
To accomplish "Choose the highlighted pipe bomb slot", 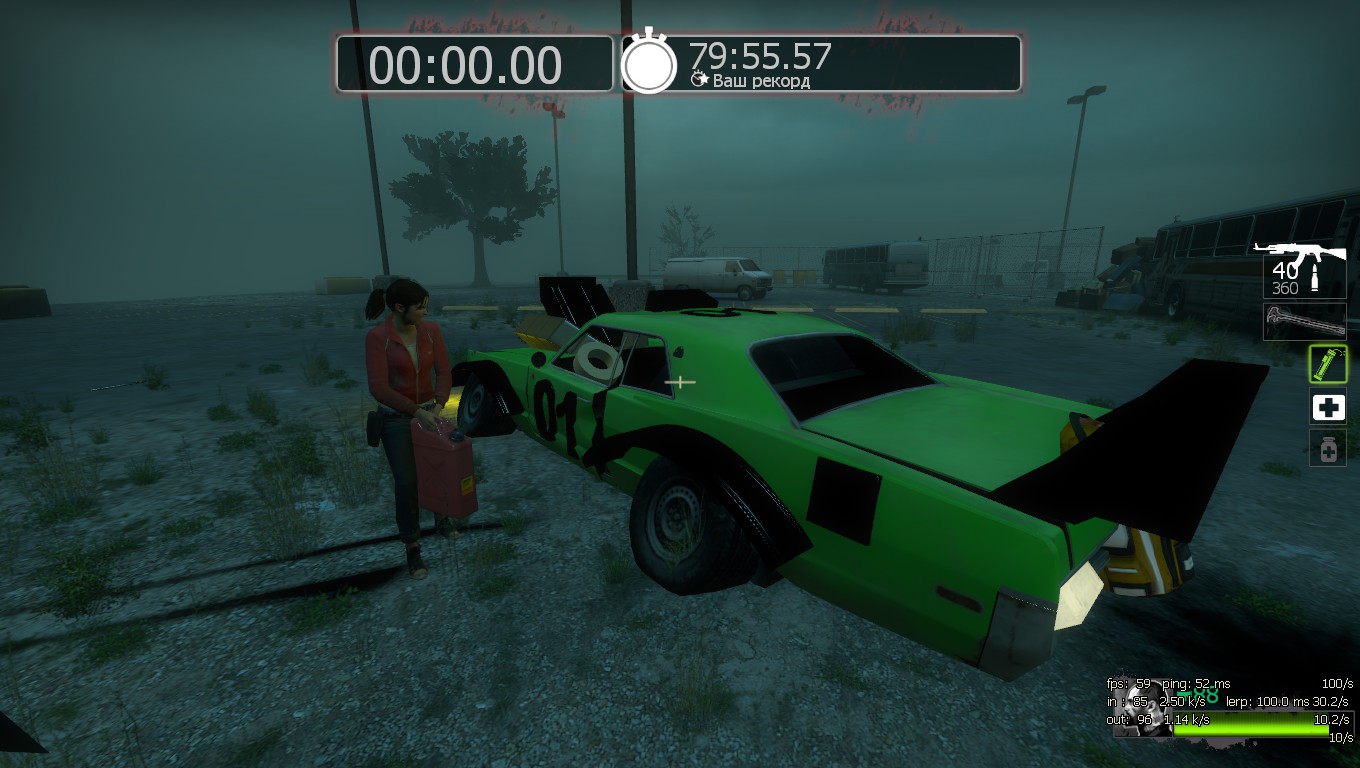I will click(1328, 364).
